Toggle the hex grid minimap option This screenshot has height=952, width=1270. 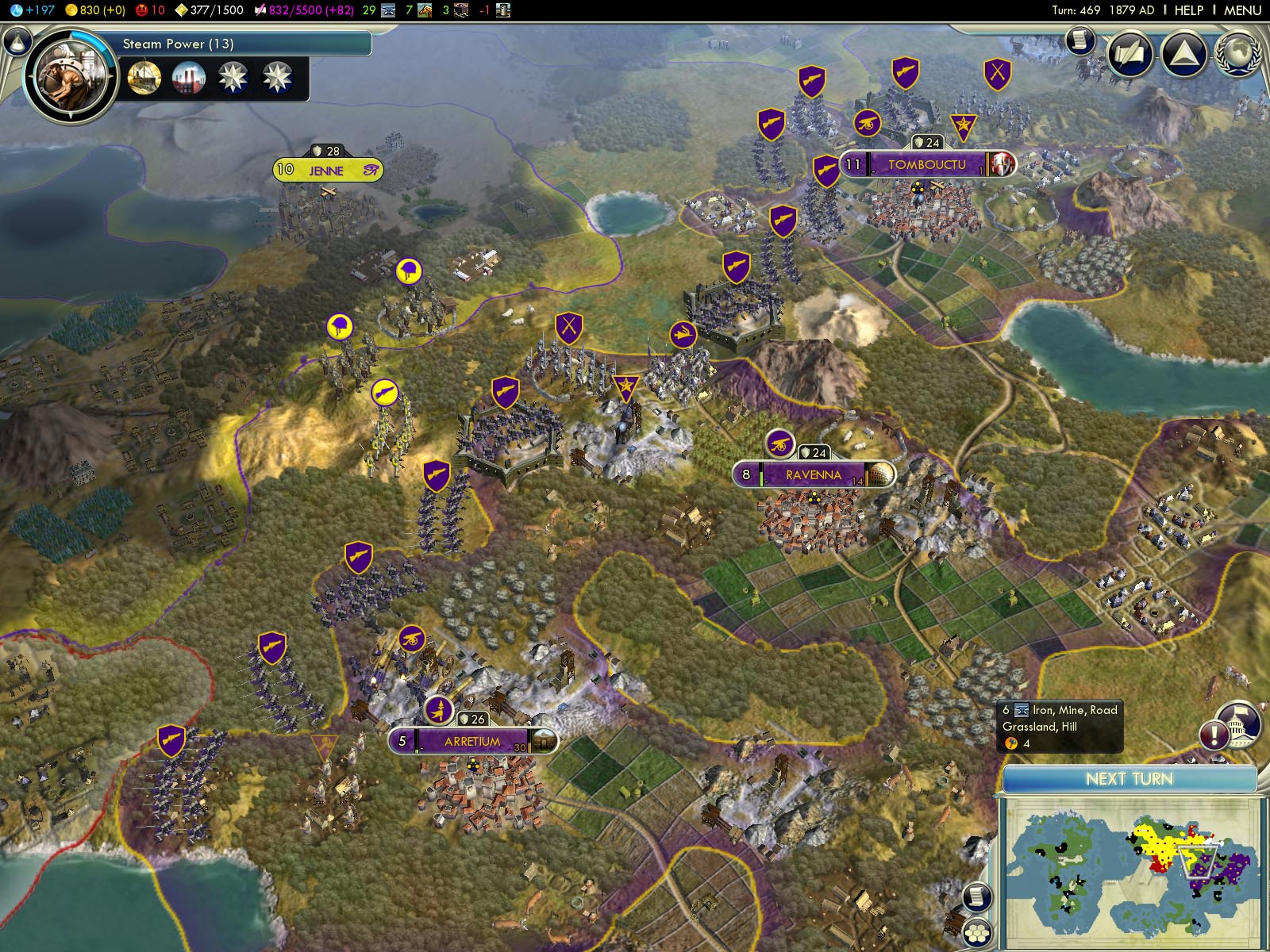(x=977, y=931)
